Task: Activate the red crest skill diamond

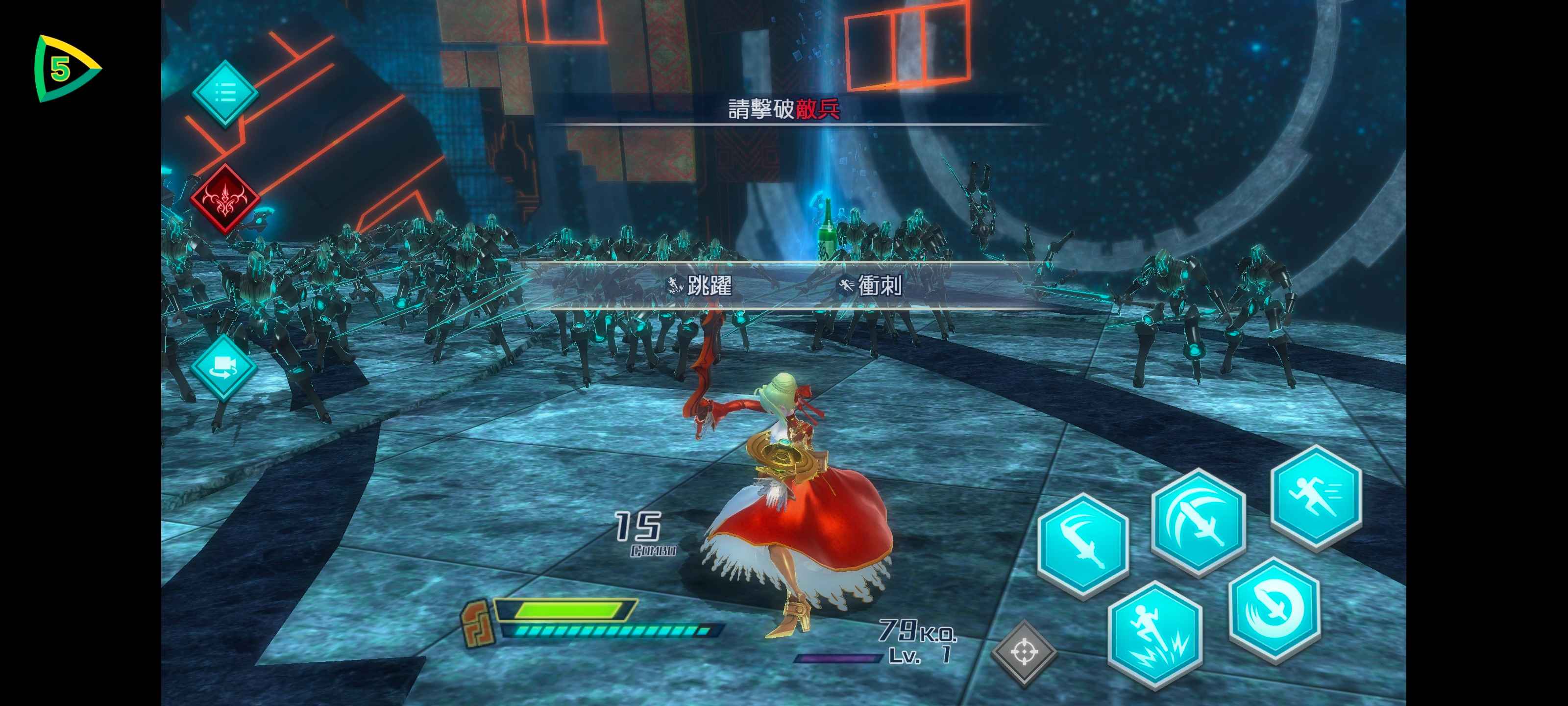Action: [x=224, y=199]
